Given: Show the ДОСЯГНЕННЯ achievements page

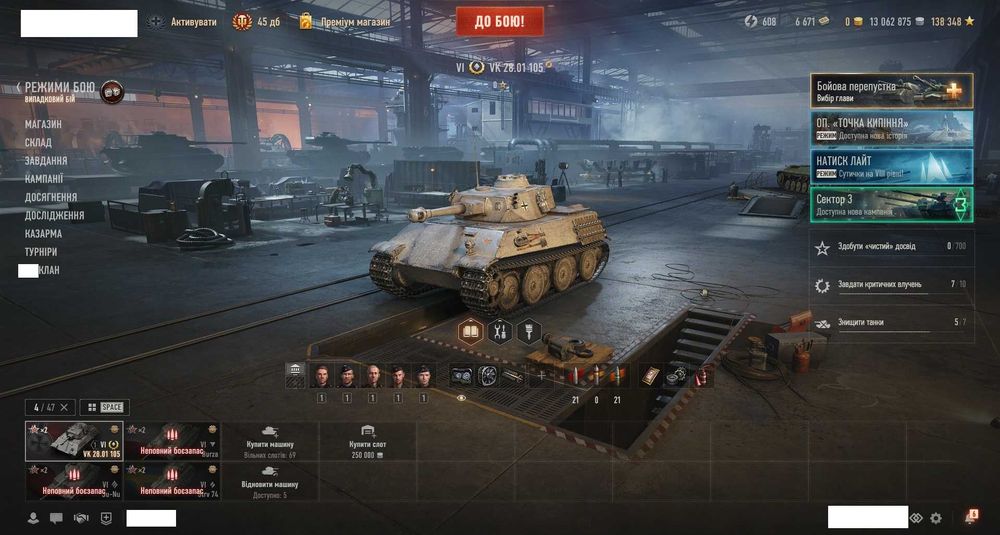Looking at the screenshot, I should 50,197.
